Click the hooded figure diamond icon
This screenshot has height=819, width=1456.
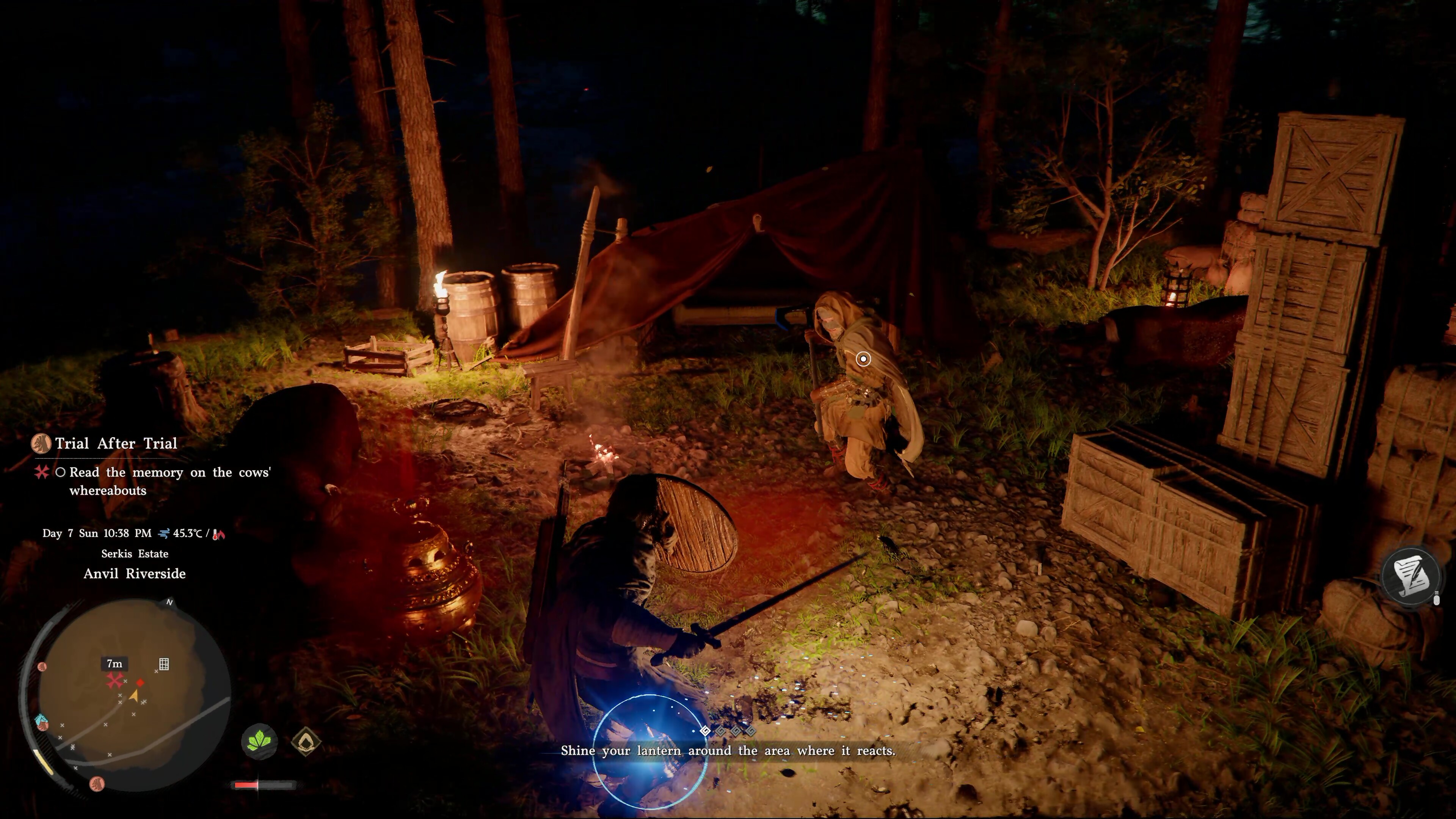click(306, 741)
